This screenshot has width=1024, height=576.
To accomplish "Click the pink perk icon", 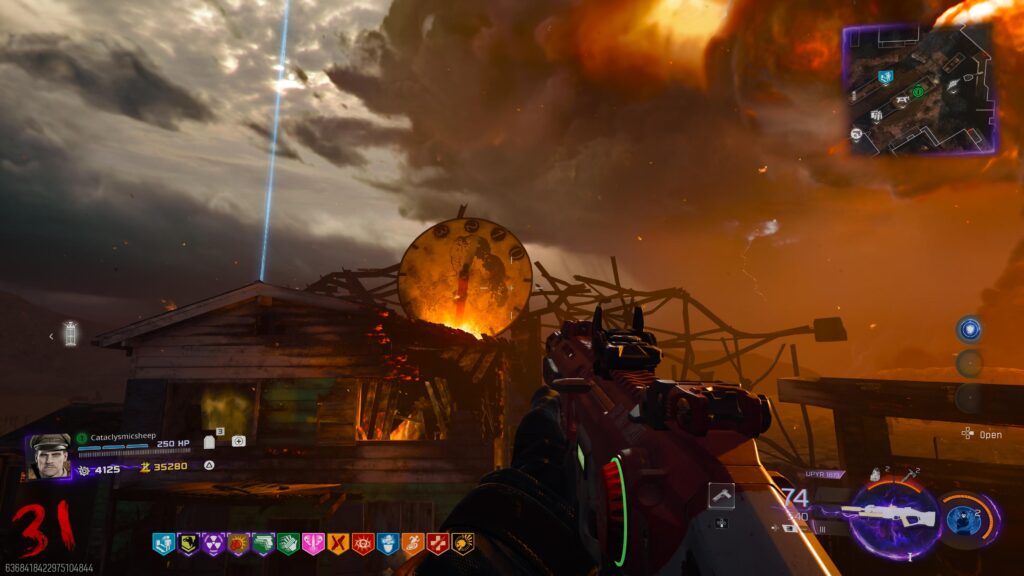I will 313,544.
